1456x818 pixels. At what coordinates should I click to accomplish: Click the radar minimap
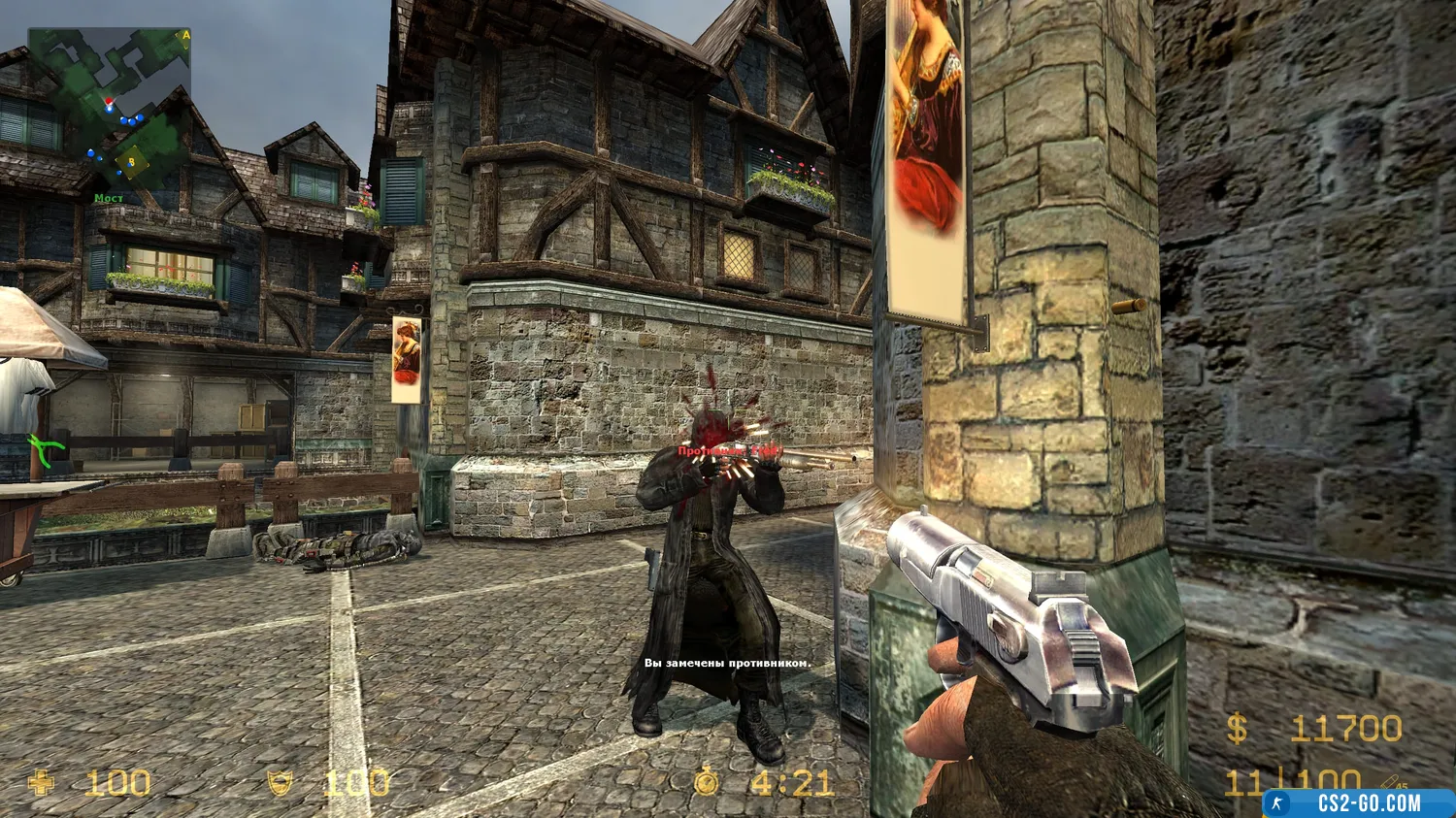[x=109, y=108]
